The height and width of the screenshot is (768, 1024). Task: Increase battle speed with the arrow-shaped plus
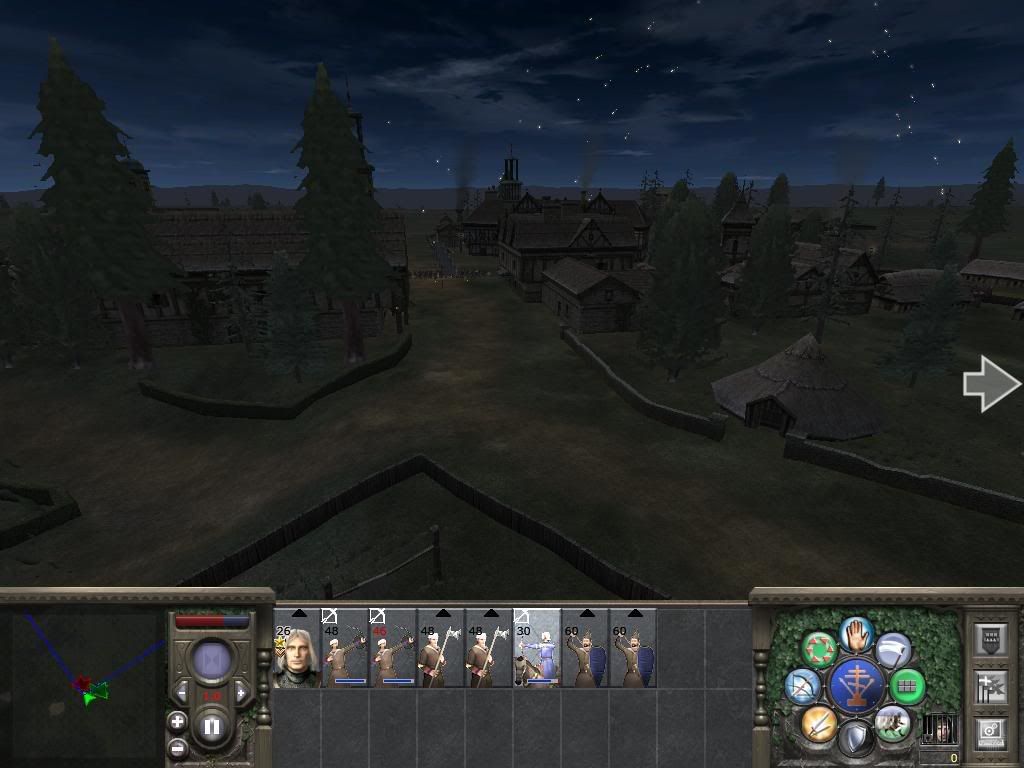[241, 693]
